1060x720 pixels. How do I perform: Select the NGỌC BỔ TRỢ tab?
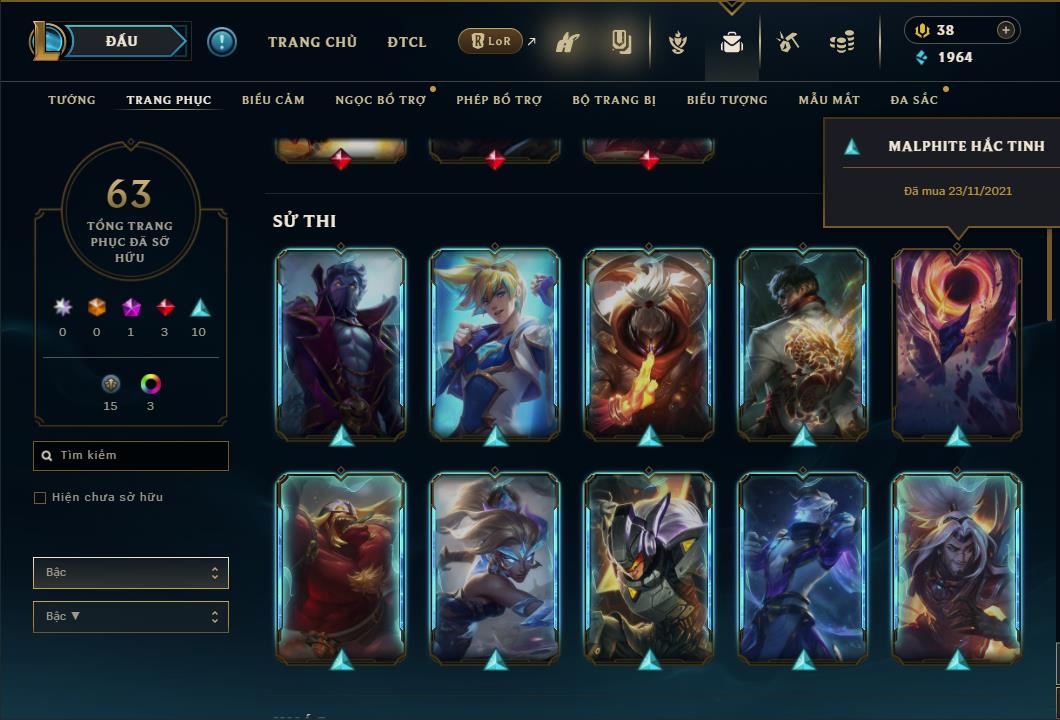tap(380, 100)
